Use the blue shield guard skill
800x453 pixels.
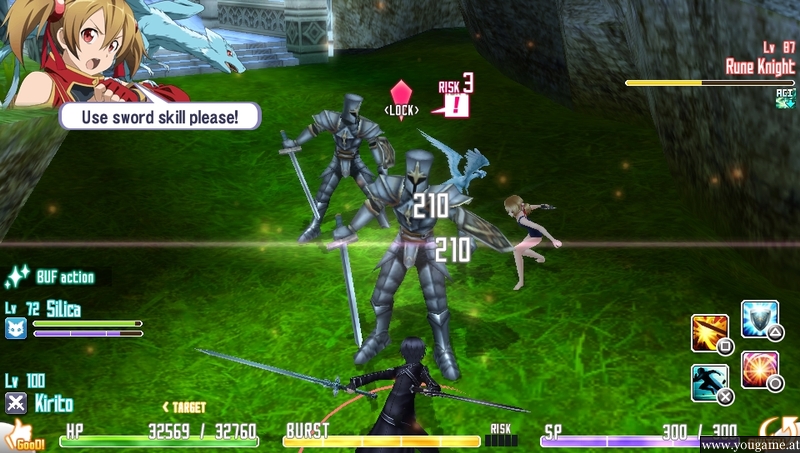[759, 318]
